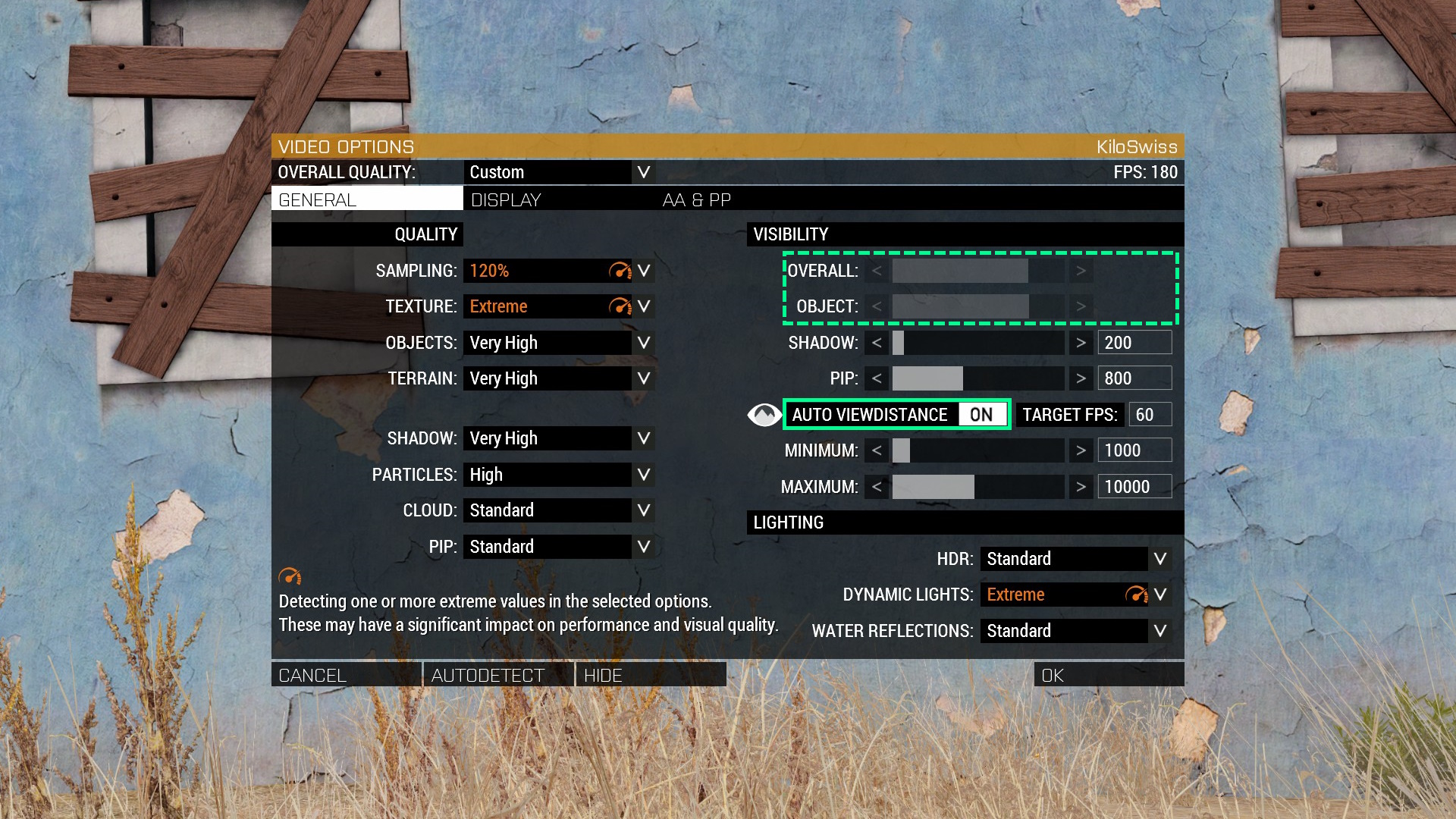Viewport: 1456px width, 819px height.
Task: Open the AA & PP tab
Action: [x=696, y=200]
